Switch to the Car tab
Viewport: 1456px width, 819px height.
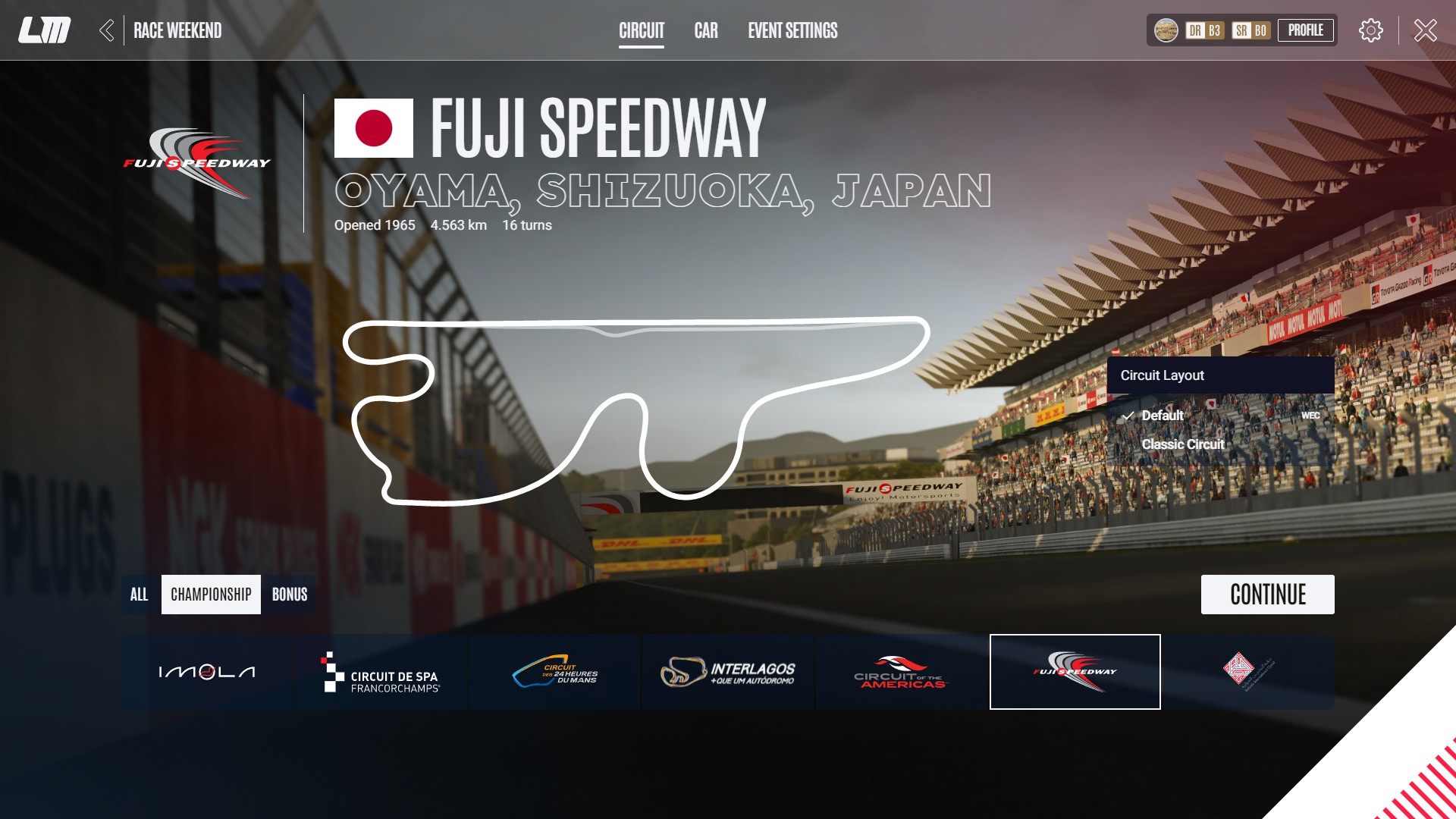705,31
